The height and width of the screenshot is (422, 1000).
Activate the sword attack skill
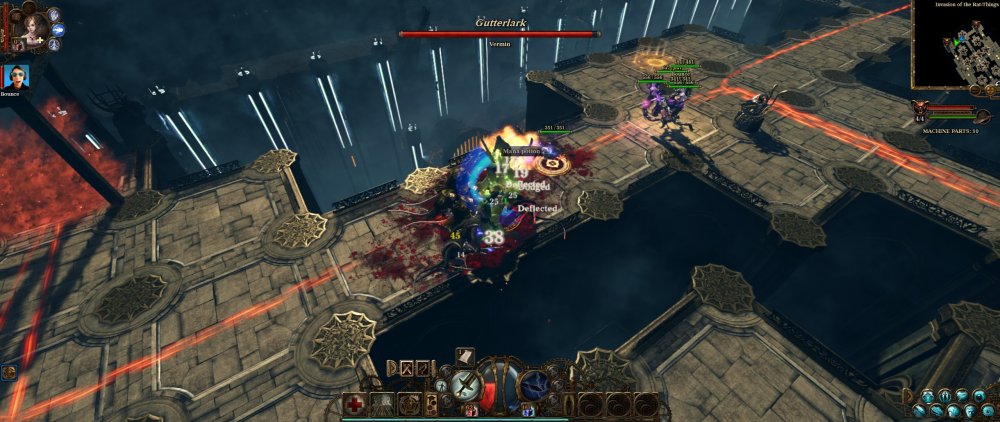click(466, 383)
